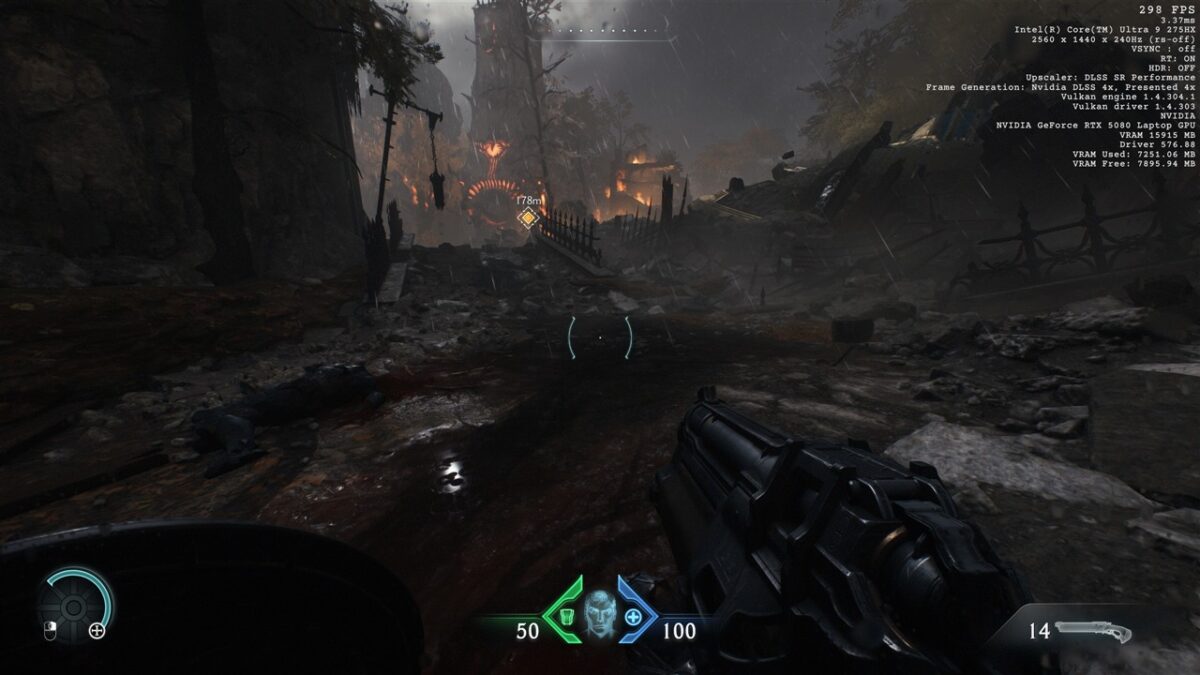
Task: Click the orange objective waypoint marker
Action: [x=528, y=217]
